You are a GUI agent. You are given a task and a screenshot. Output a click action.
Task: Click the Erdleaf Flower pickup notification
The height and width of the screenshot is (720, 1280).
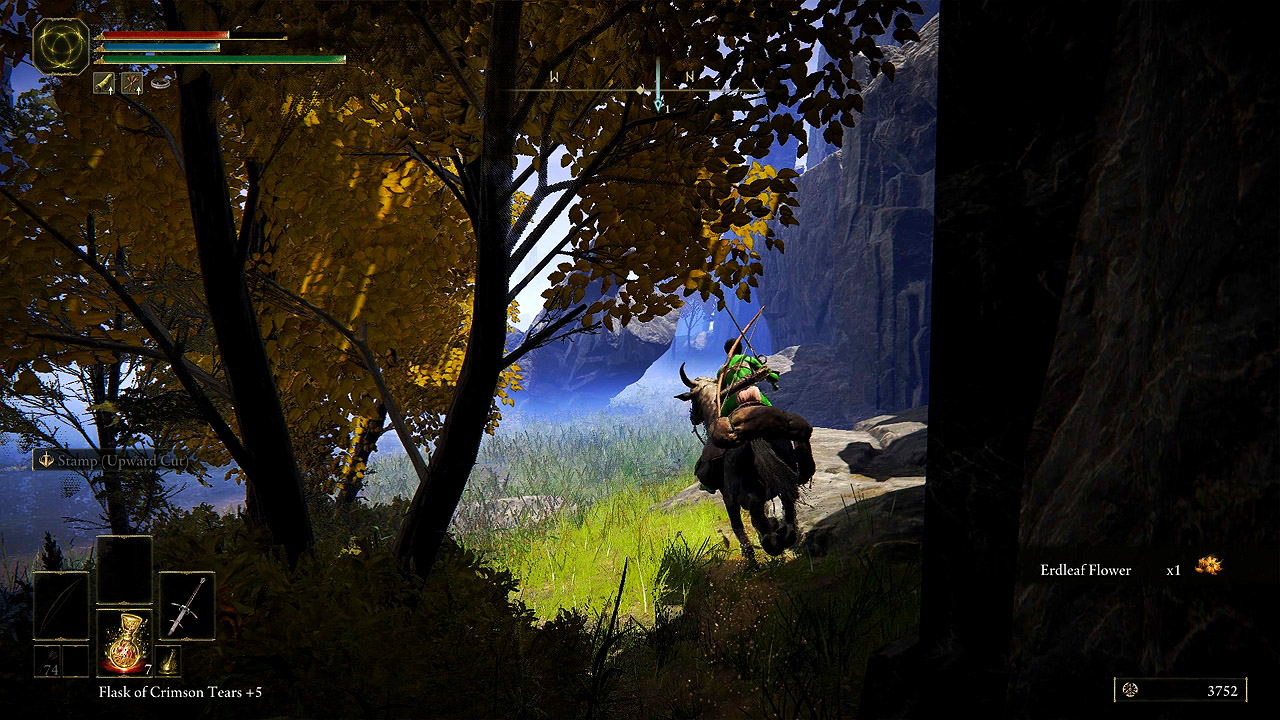tap(1130, 569)
